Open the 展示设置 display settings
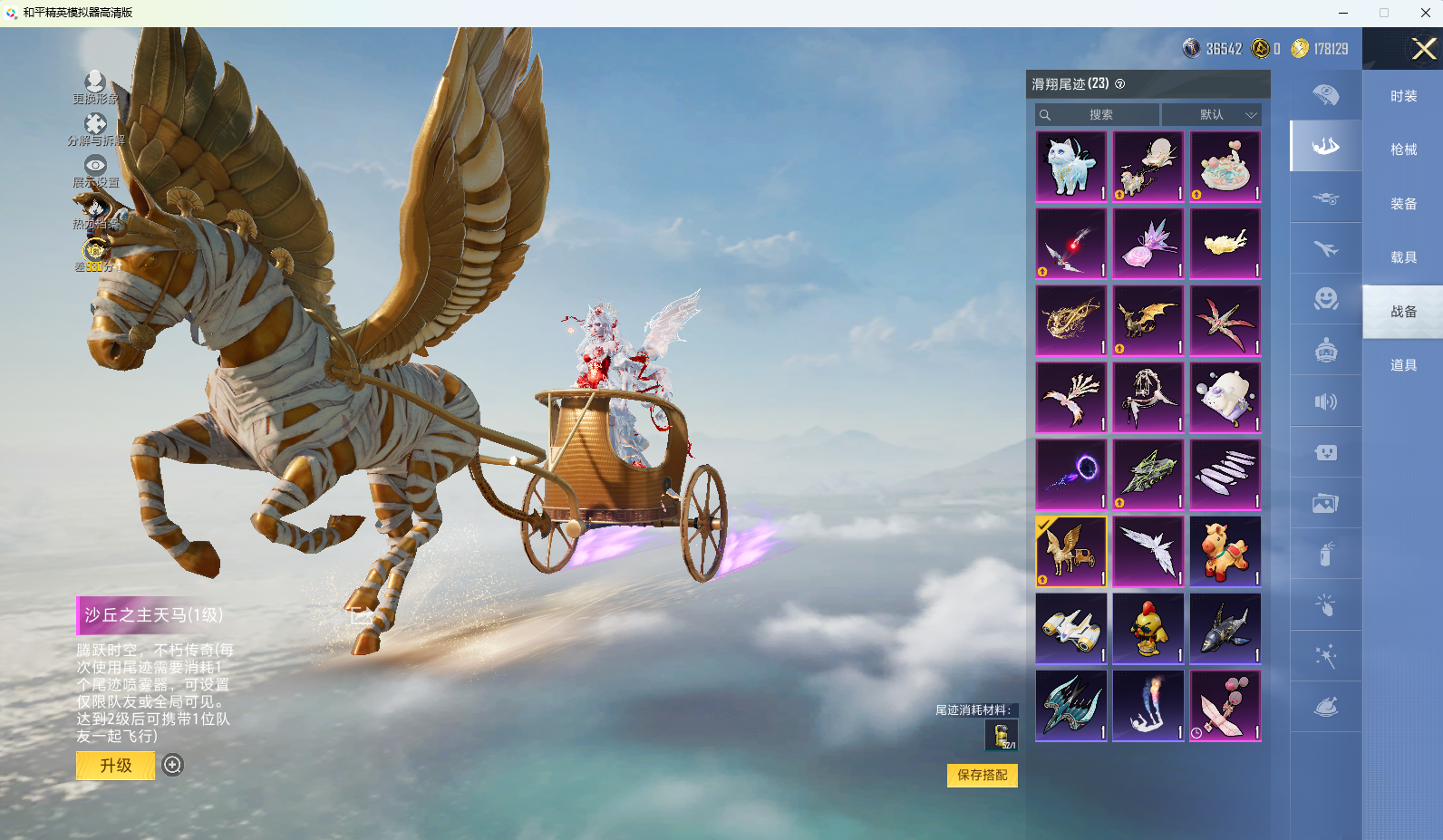1443x840 pixels. point(95,170)
